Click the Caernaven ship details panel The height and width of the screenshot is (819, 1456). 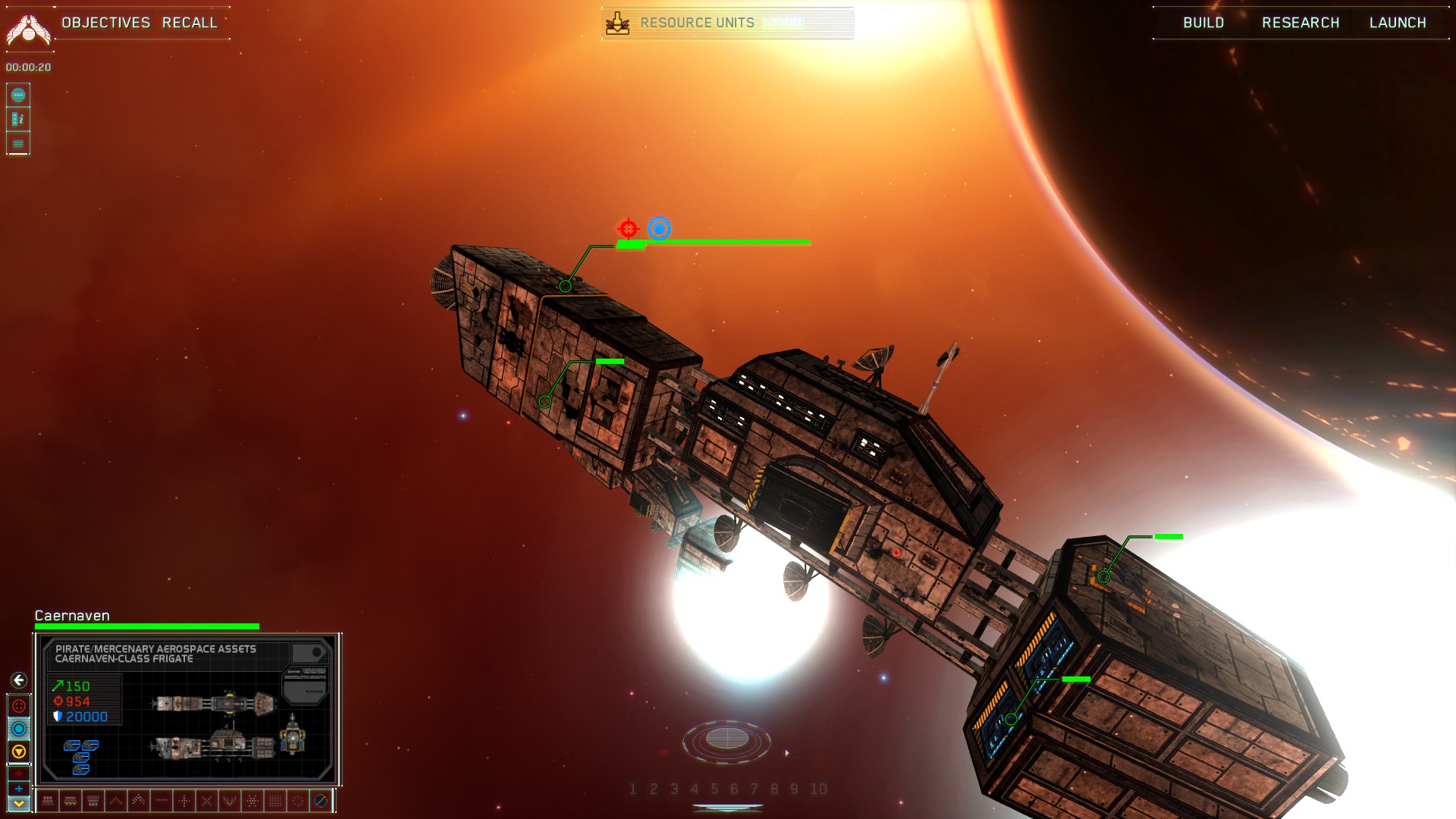pyautogui.click(x=187, y=708)
